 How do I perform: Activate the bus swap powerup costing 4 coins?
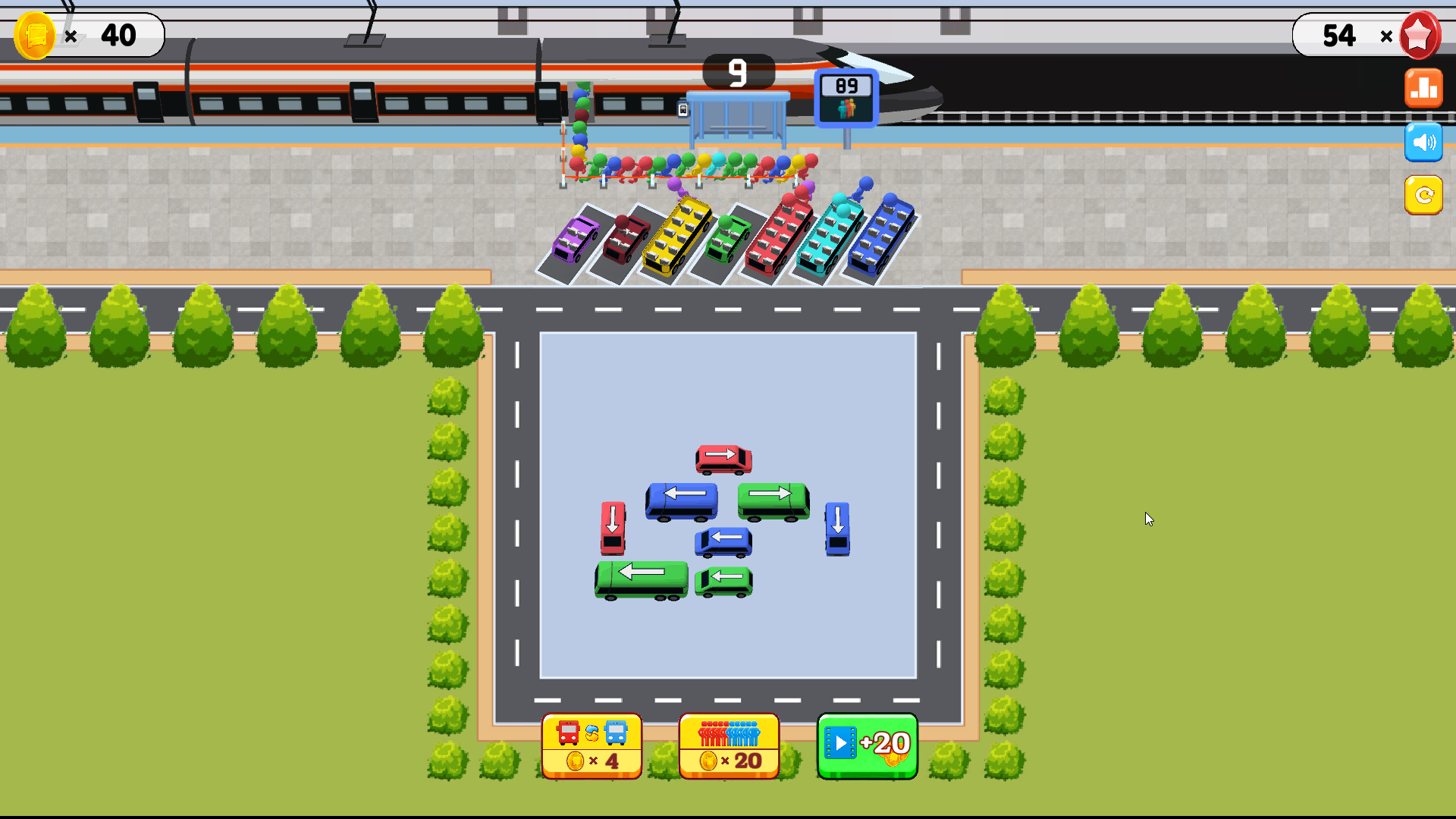click(x=591, y=745)
